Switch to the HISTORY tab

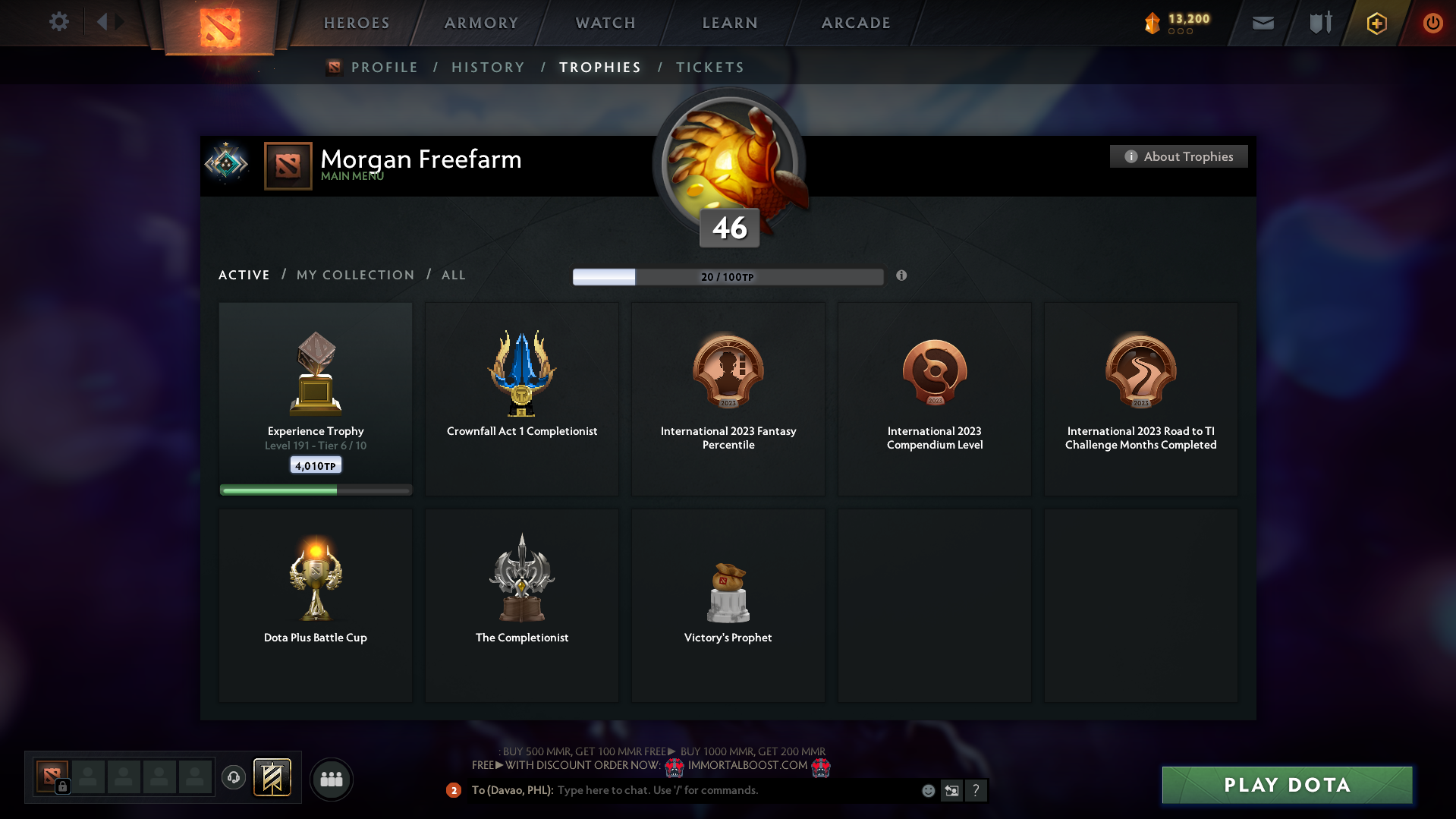[x=488, y=67]
